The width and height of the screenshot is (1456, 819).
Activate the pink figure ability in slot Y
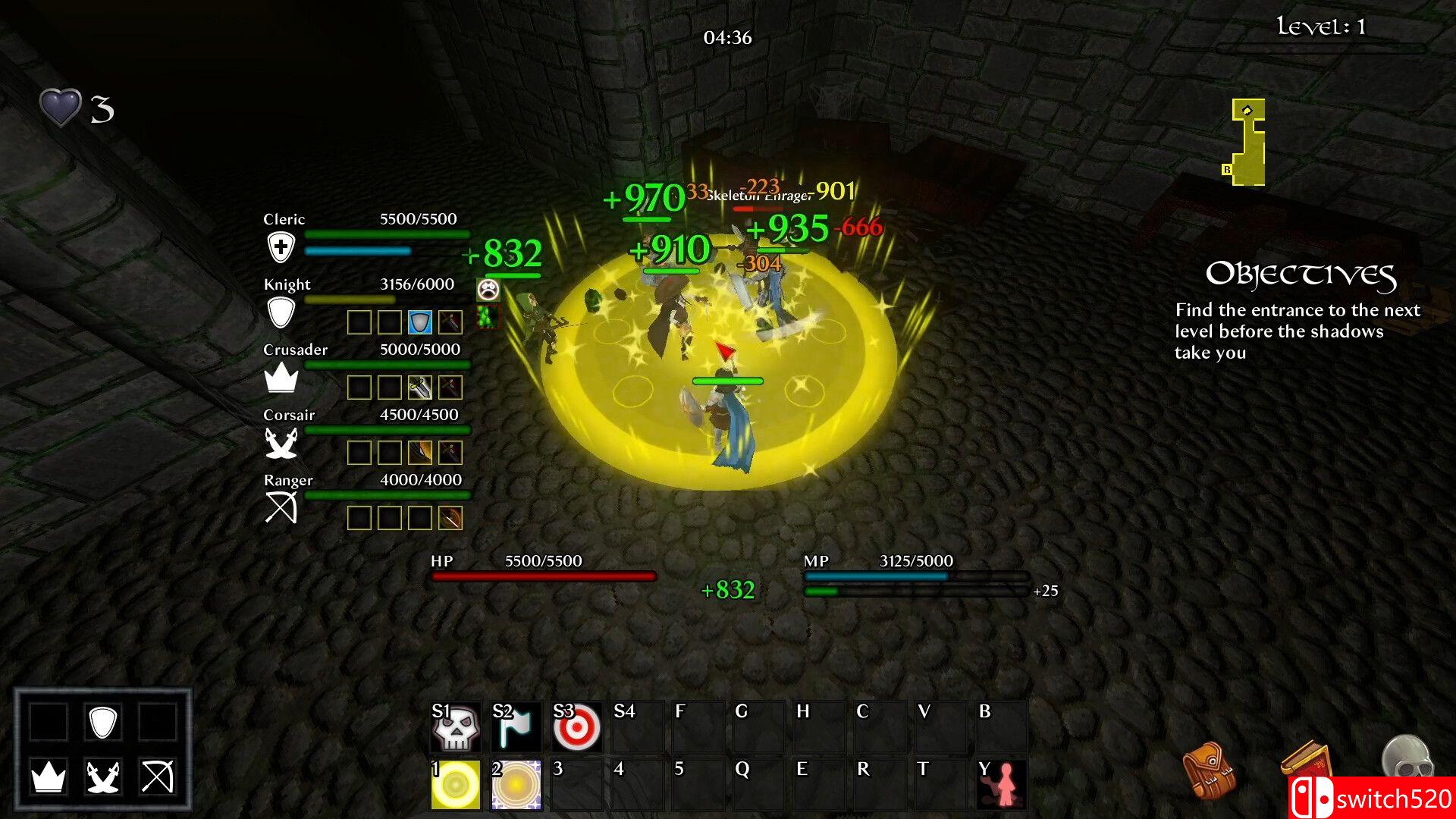pyautogui.click(x=1002, y=784)
